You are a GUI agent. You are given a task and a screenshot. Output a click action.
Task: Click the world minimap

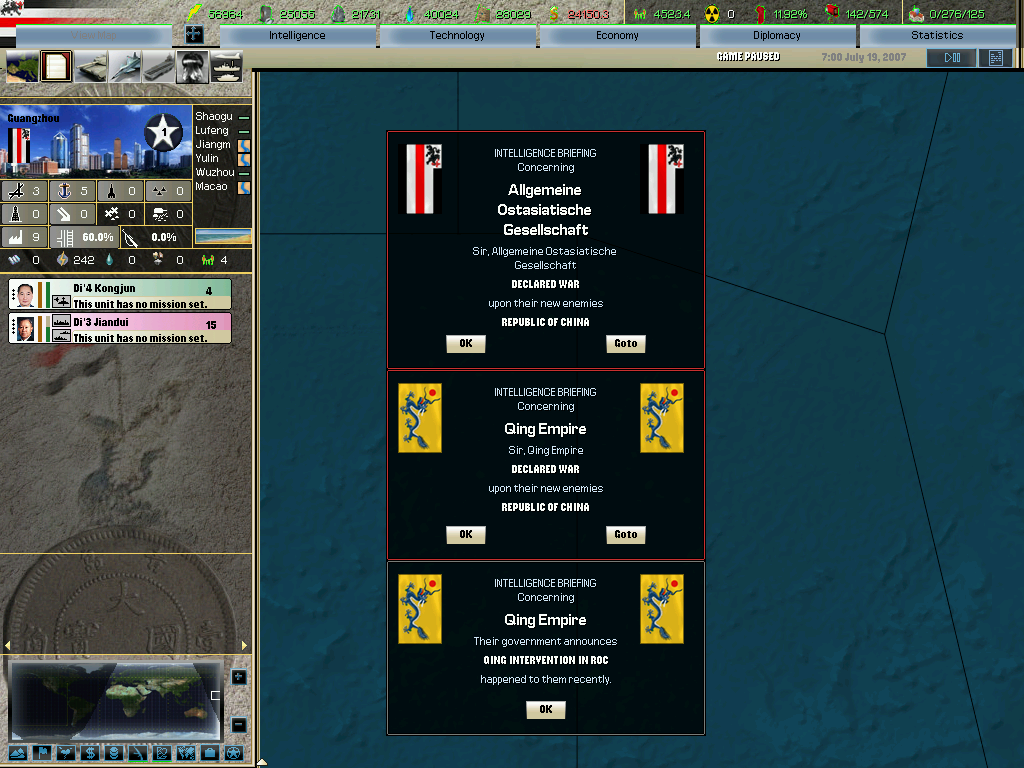click(113, 698)
